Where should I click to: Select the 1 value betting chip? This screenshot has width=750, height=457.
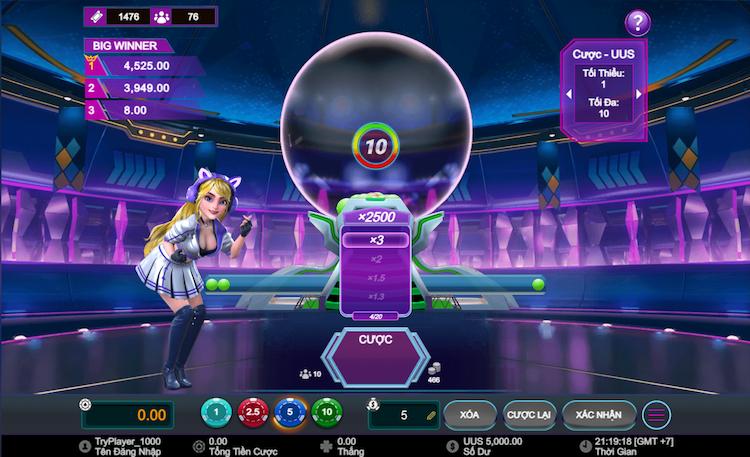(217, 413)
